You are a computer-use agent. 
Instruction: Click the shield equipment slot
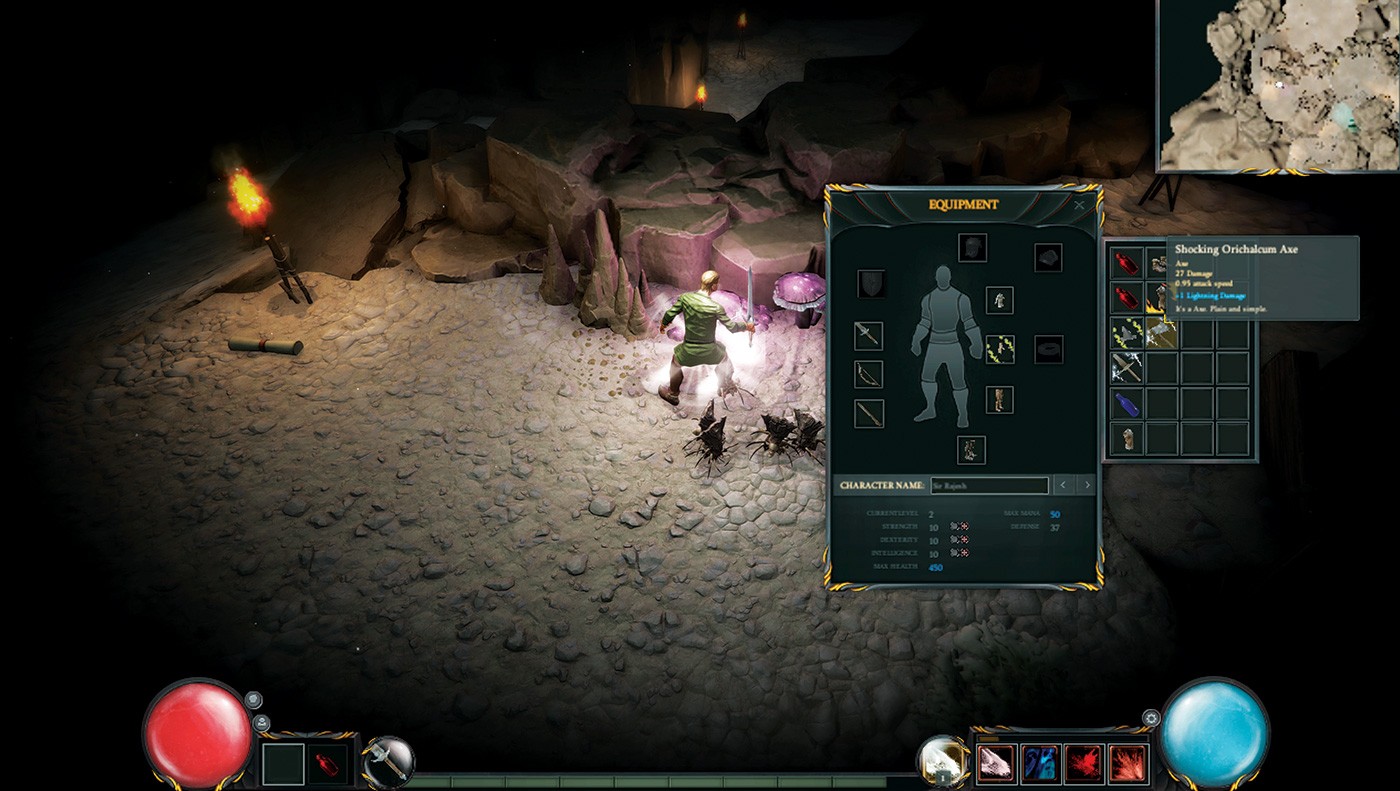[871, 284]
